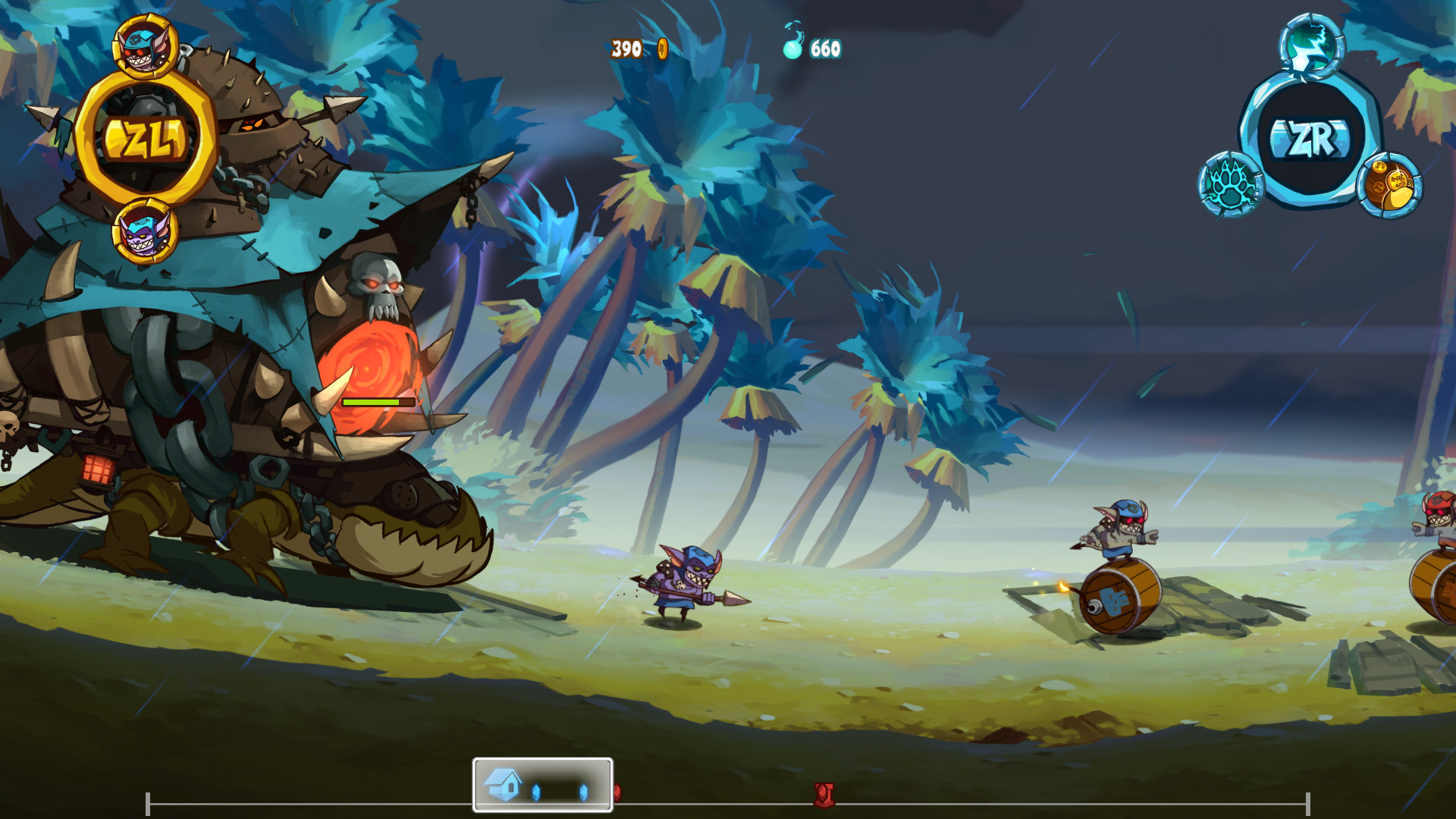Click the purple spear goblin portrait
Image resolution: width=1456 pixels, height=819 pixels.
(x=144, y=227)
